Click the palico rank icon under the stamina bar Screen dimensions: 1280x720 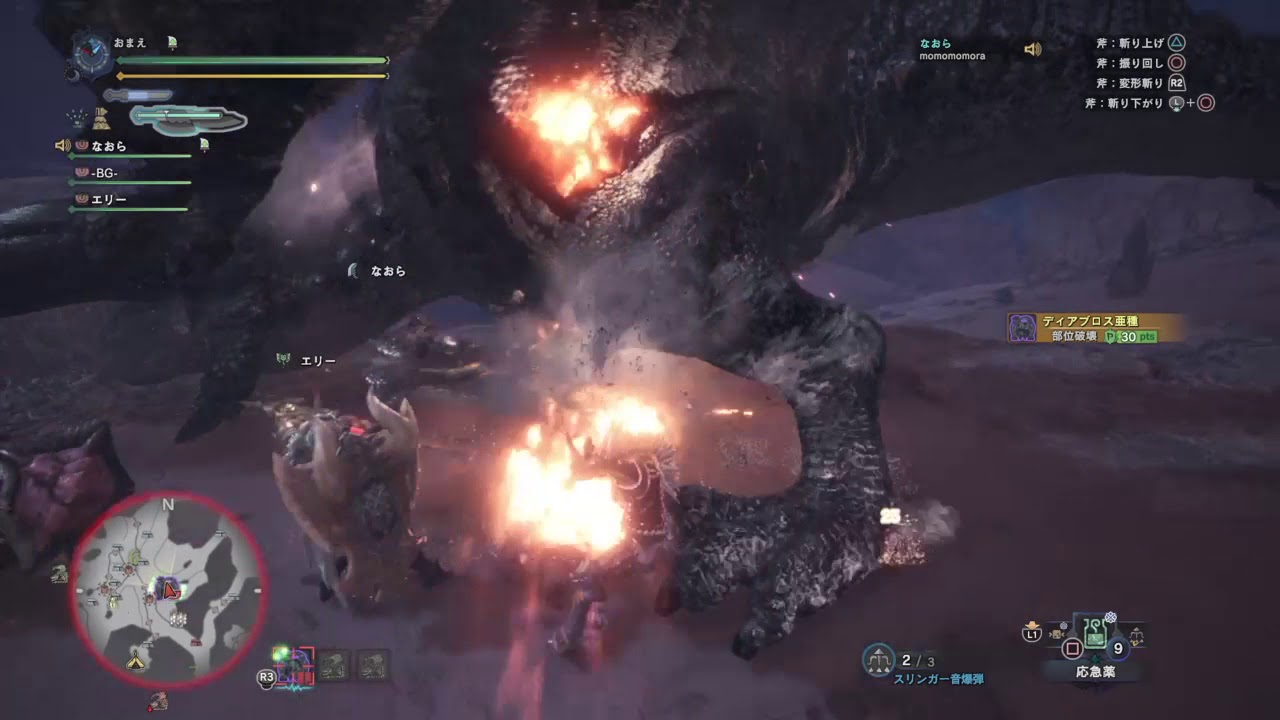pos(101,119)
